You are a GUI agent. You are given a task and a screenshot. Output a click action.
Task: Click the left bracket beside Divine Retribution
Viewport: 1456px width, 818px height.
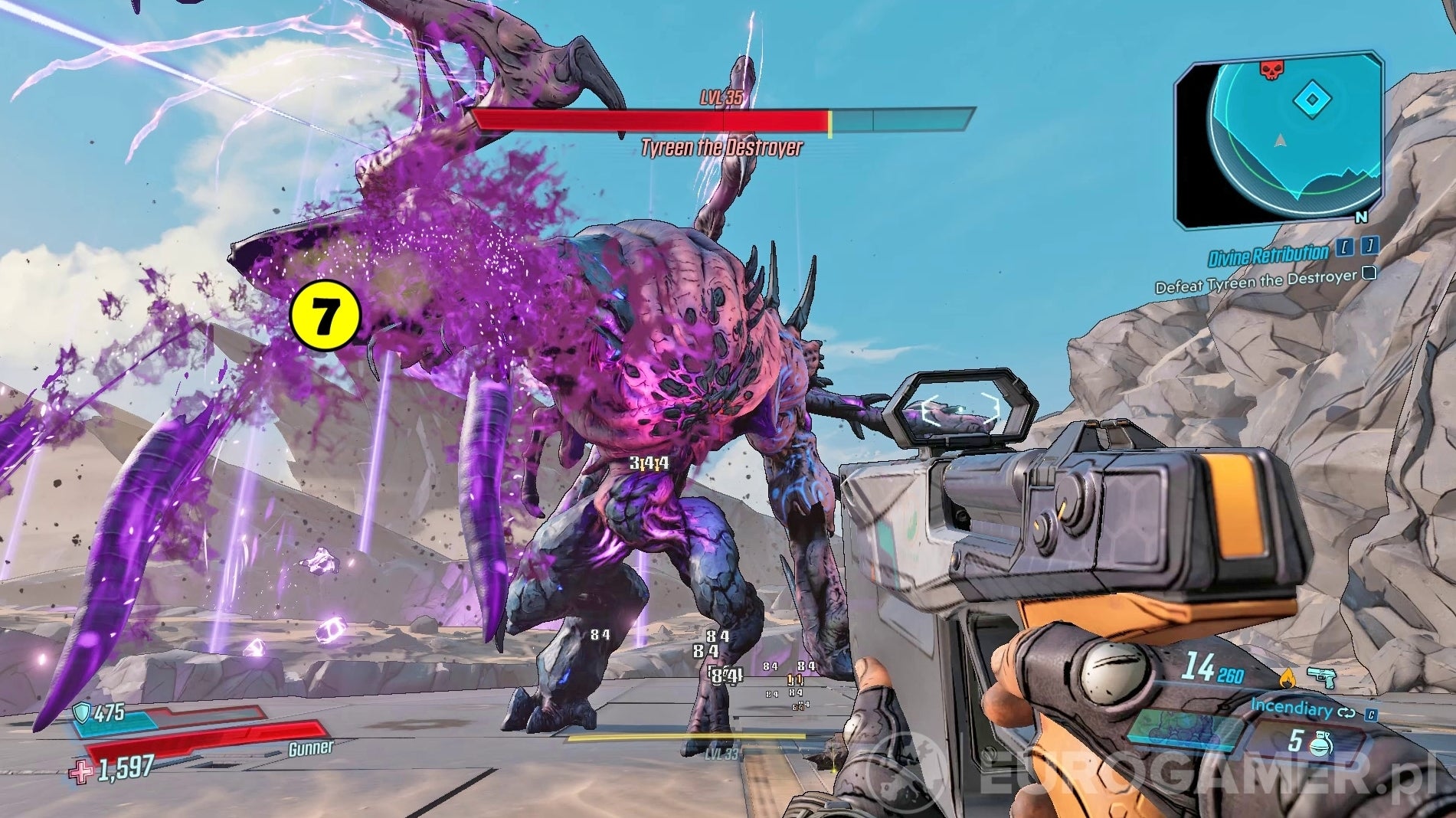(1346, 247)
